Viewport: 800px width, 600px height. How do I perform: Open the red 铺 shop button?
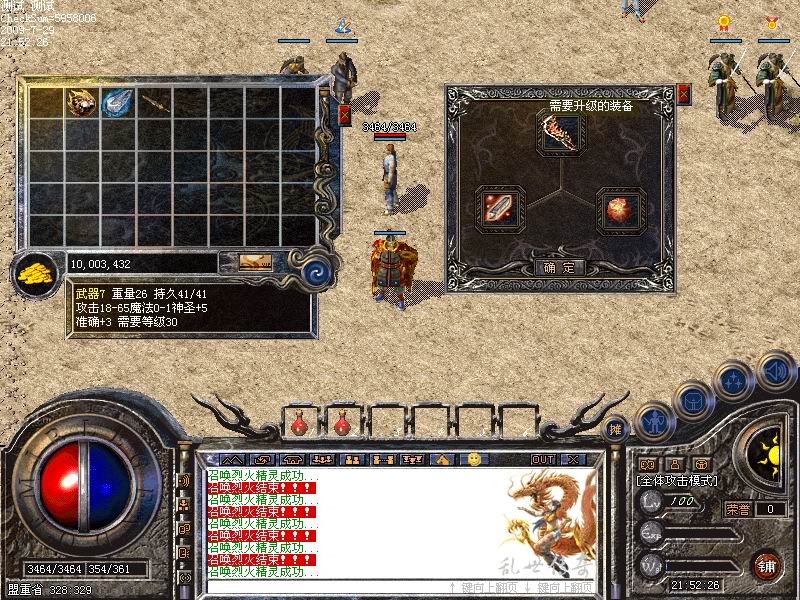point(768,564)
